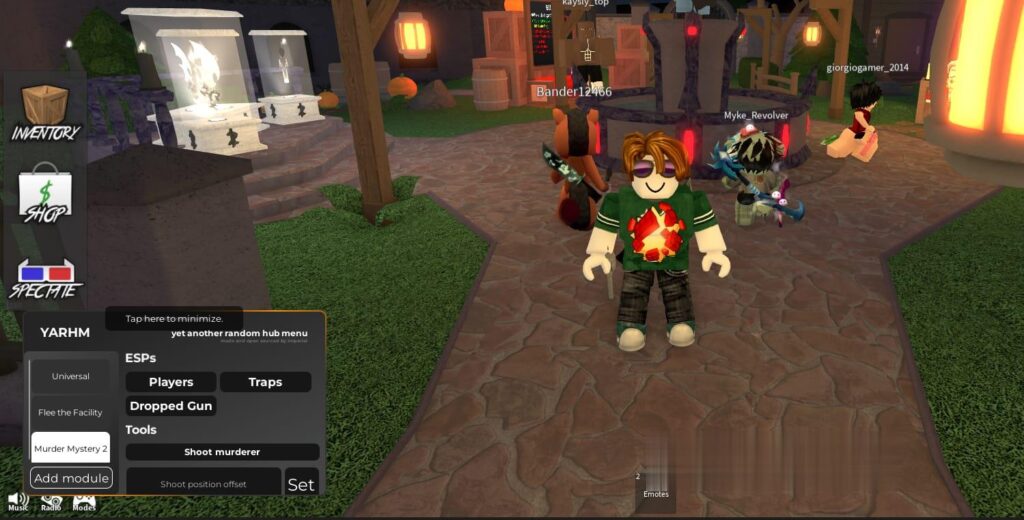Image resolution: width=1024 pixels, height=520 pixels.
Task: Activate the Shoot murderer tool
Action: click(222, 452)
